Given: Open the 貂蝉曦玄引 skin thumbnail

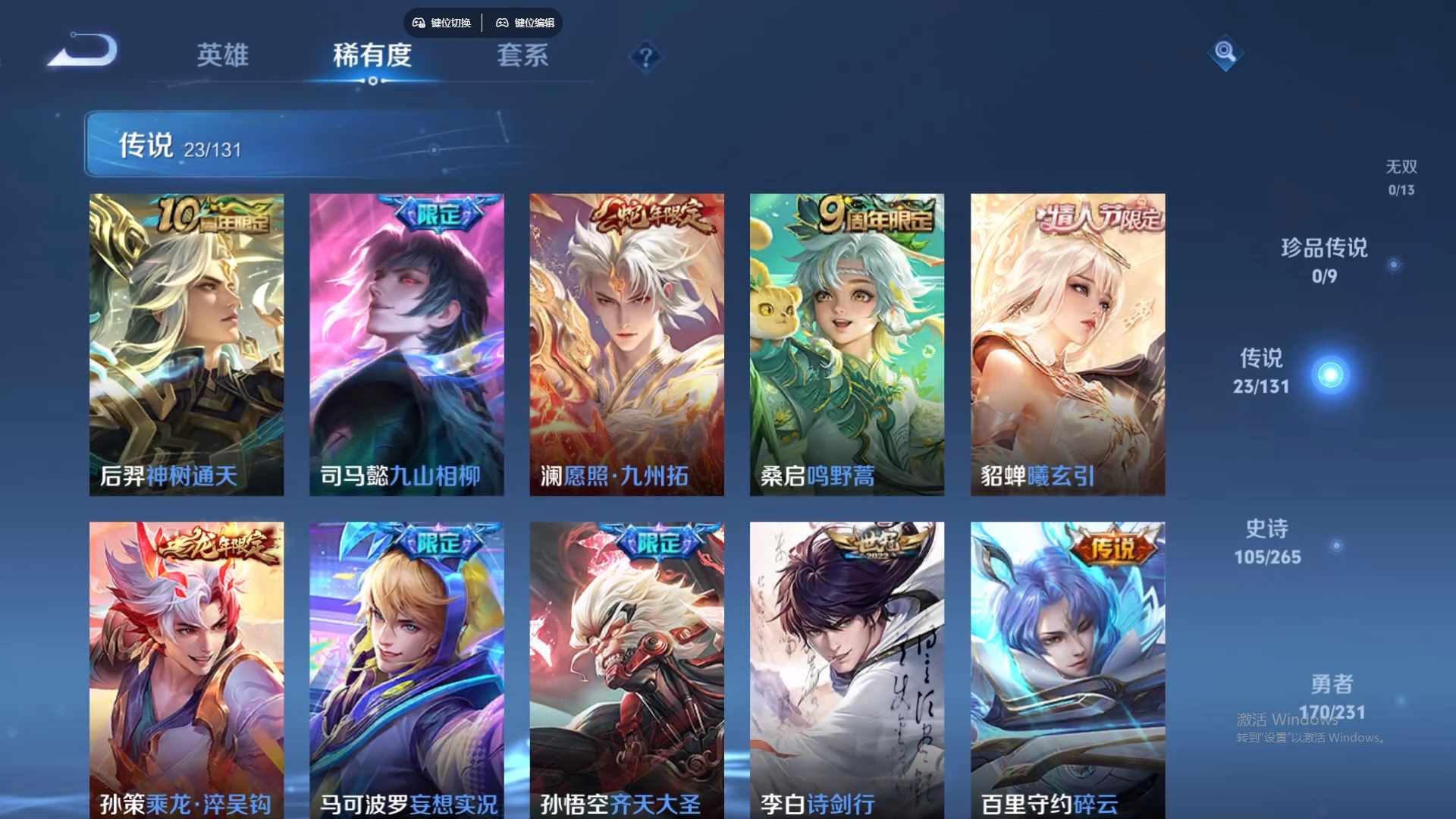Looking at the screenshot, I should (1068, 341).
